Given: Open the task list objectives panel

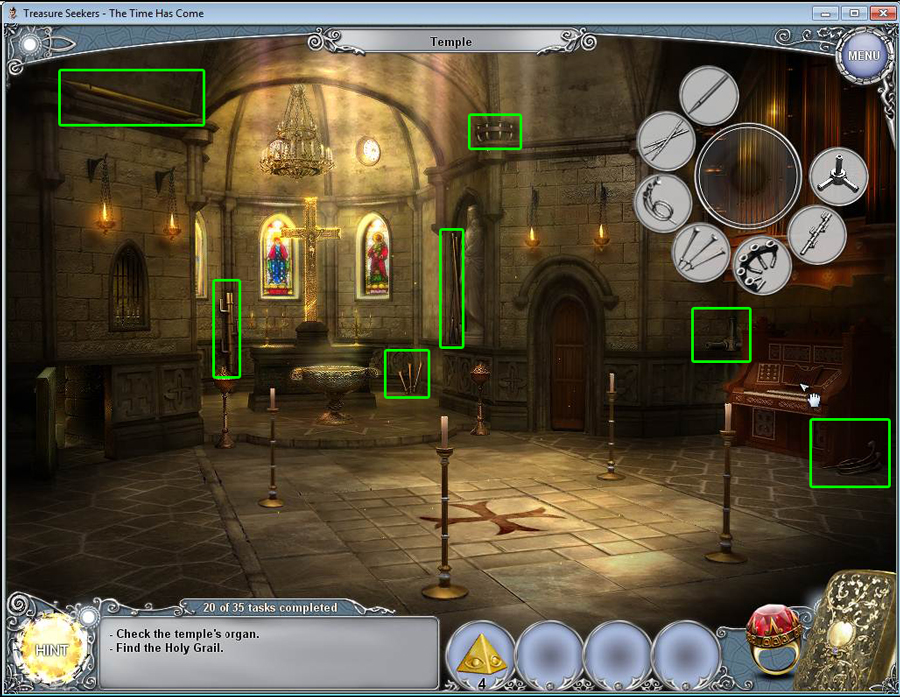Looking at the screenshot, I should point(270,652).
